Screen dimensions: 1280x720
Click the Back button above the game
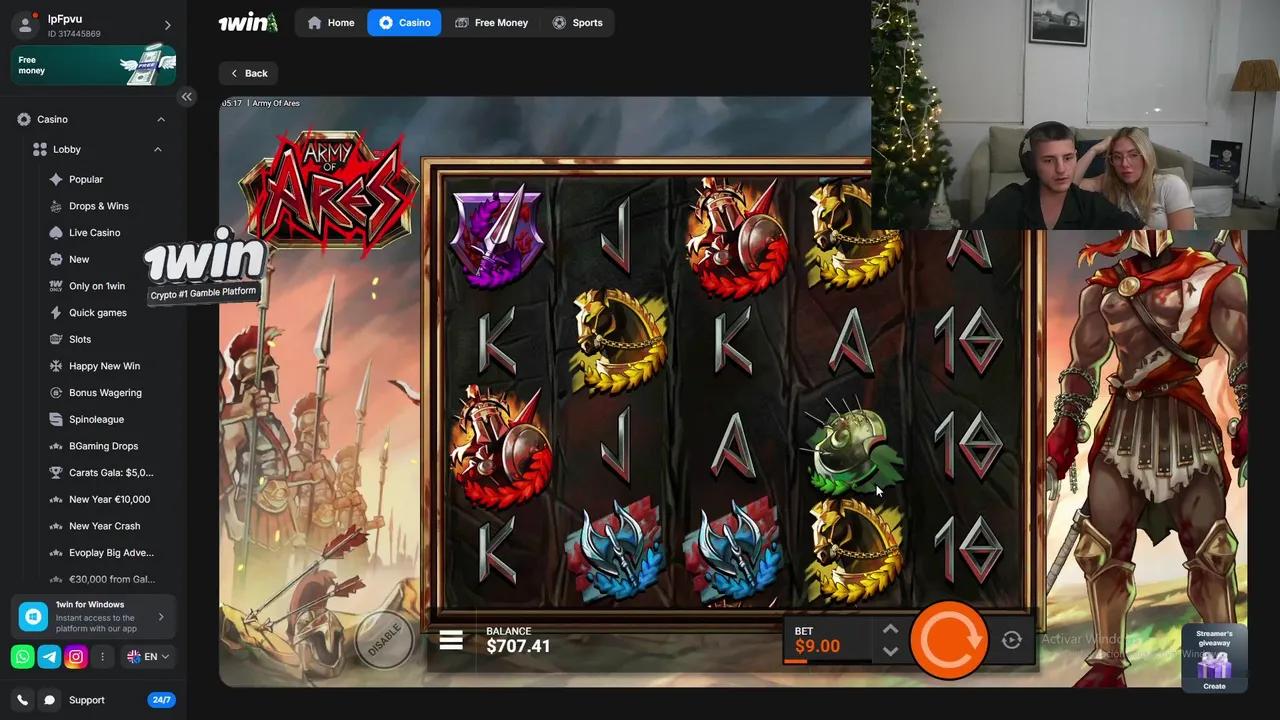pyautogui.click(x=248, y=72)
